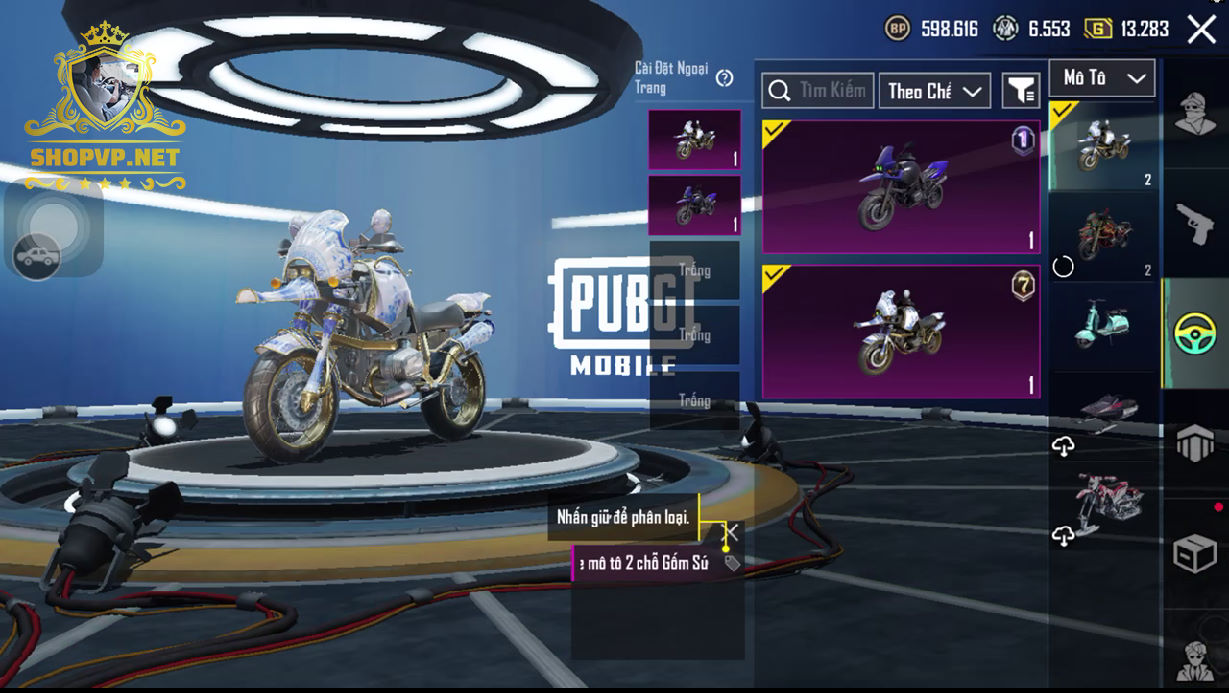Open the filter funnel options
The height and width of the screenshot is (693, 1229).
coord(1021,91)
